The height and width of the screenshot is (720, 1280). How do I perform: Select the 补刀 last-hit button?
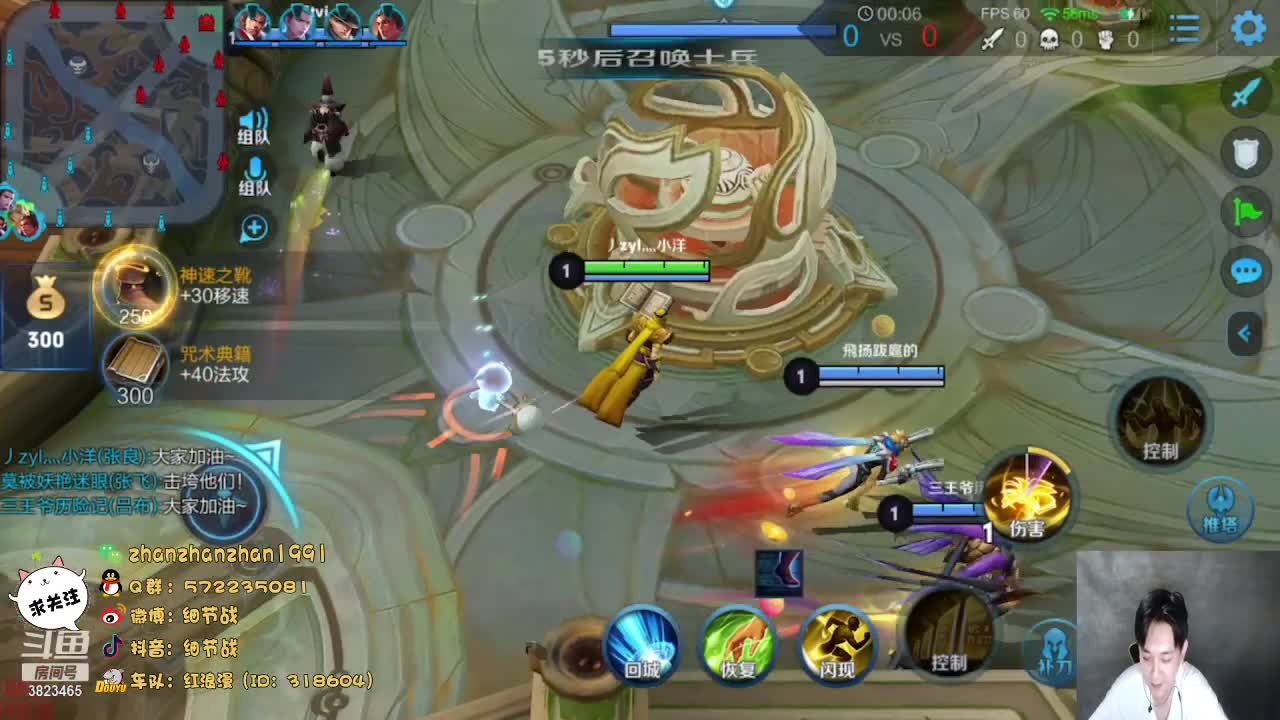[x=1052, y=648]
